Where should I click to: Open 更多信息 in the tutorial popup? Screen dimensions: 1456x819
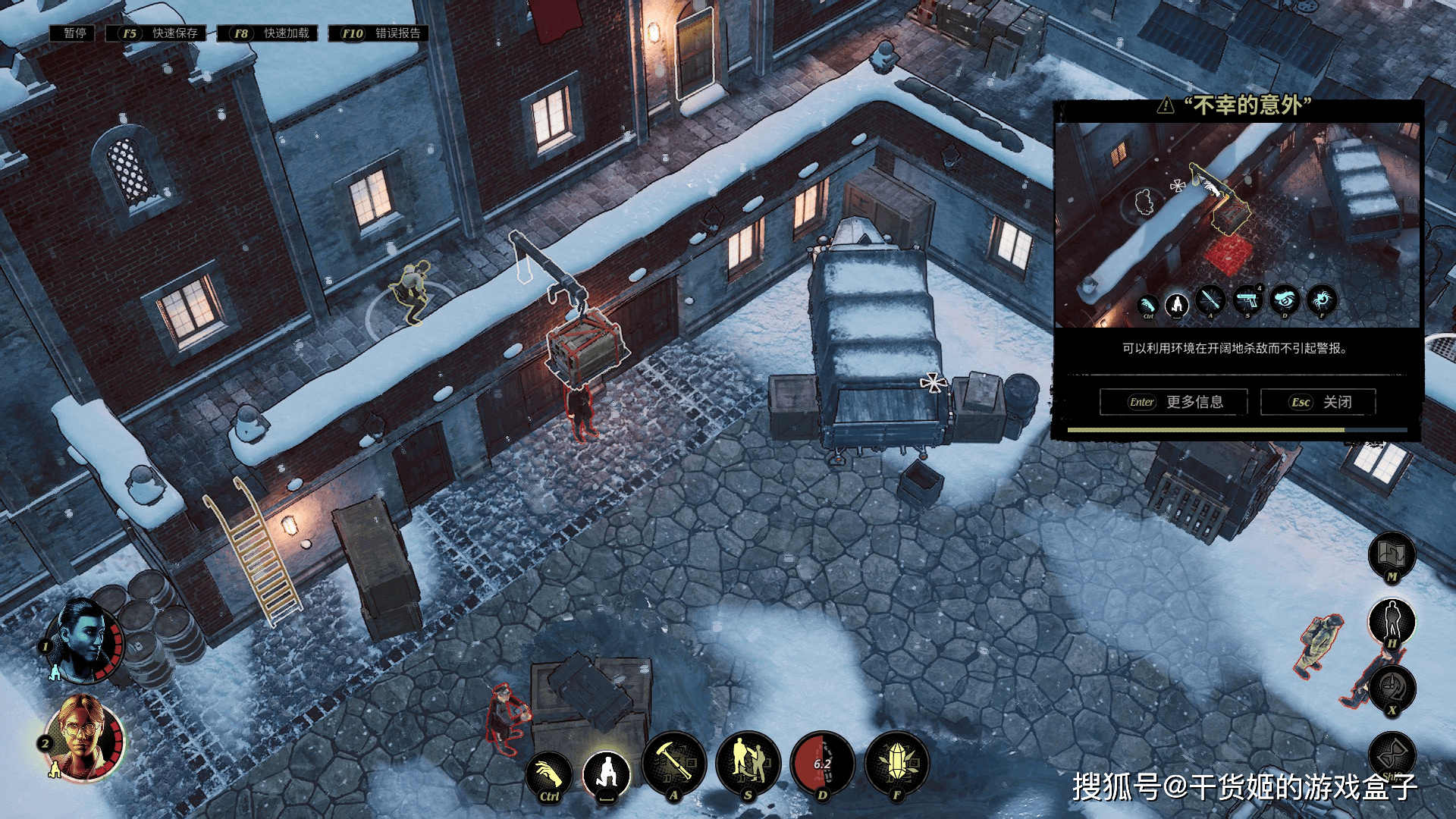point(1173,402)
